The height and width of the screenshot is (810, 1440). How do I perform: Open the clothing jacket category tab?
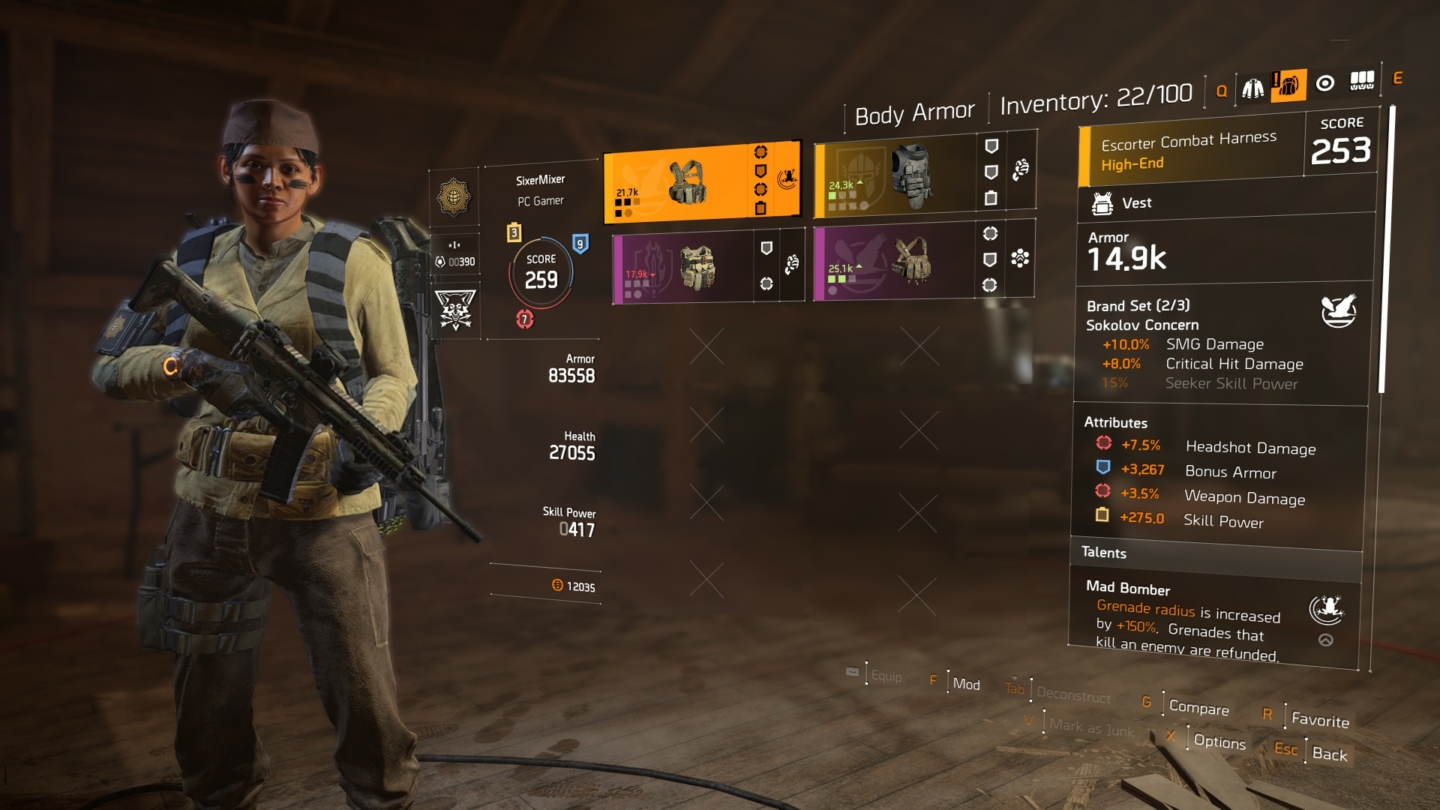[x=1253, y=86]
